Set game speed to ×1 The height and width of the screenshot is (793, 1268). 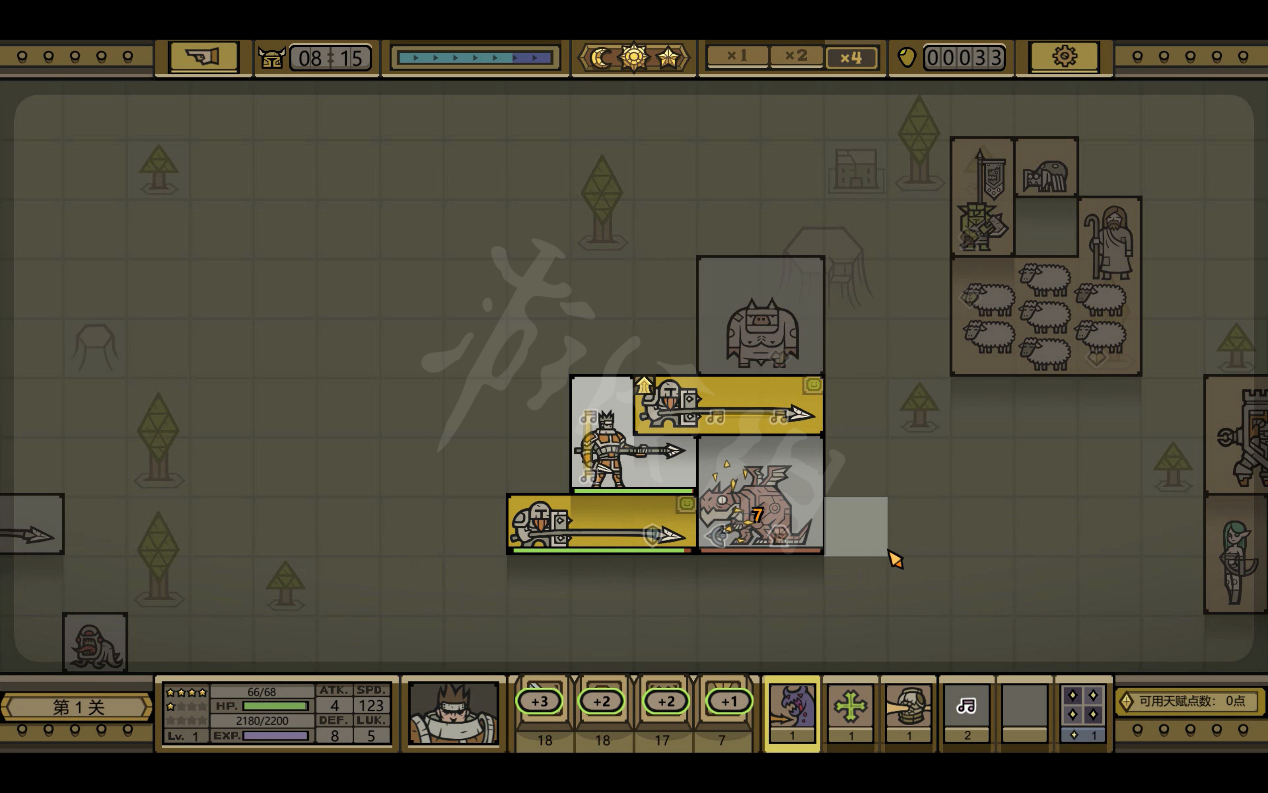pyautogui.click(x=737, y=57)
